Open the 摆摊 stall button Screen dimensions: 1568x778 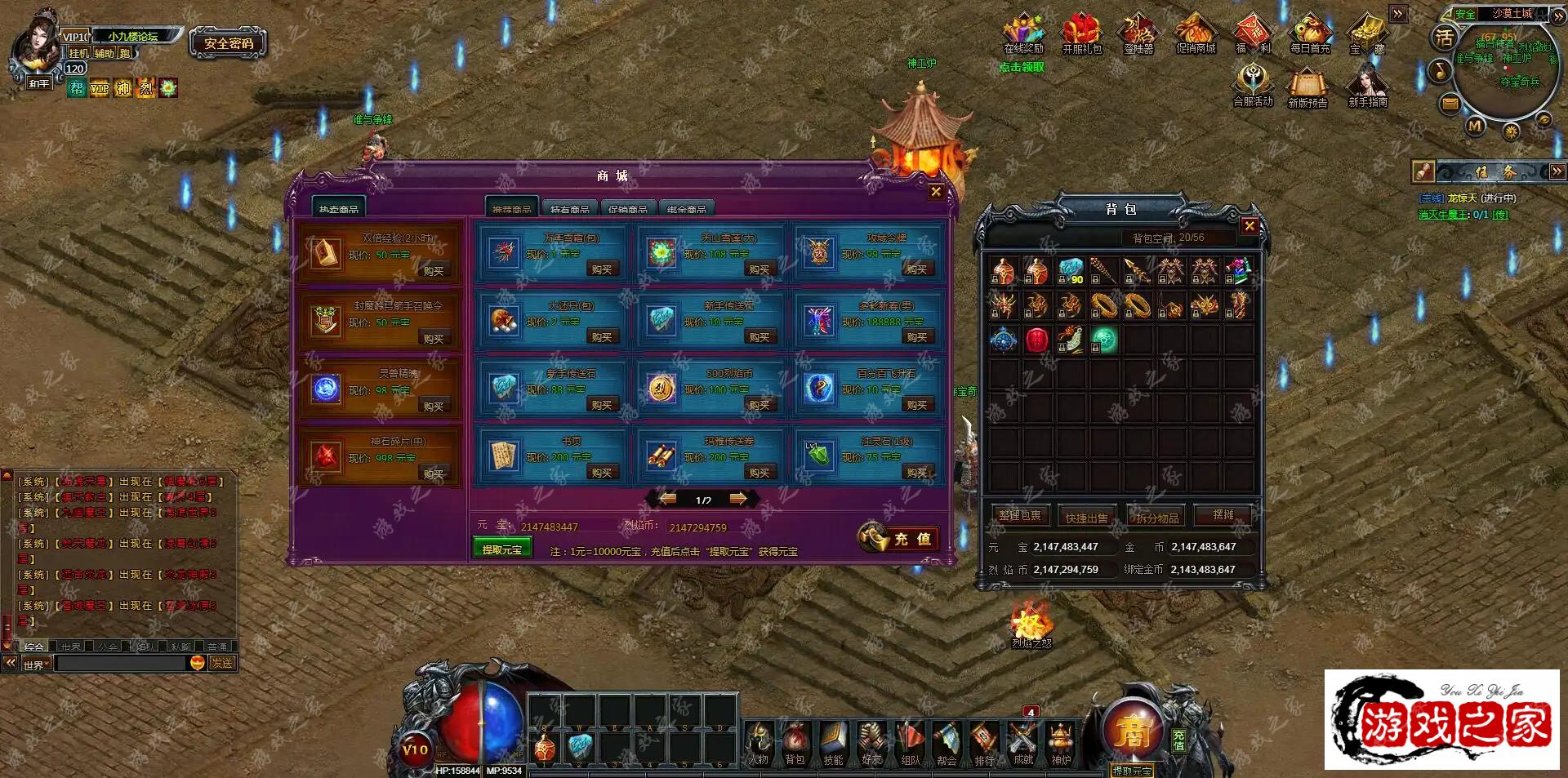click(x=1223, y=515)
